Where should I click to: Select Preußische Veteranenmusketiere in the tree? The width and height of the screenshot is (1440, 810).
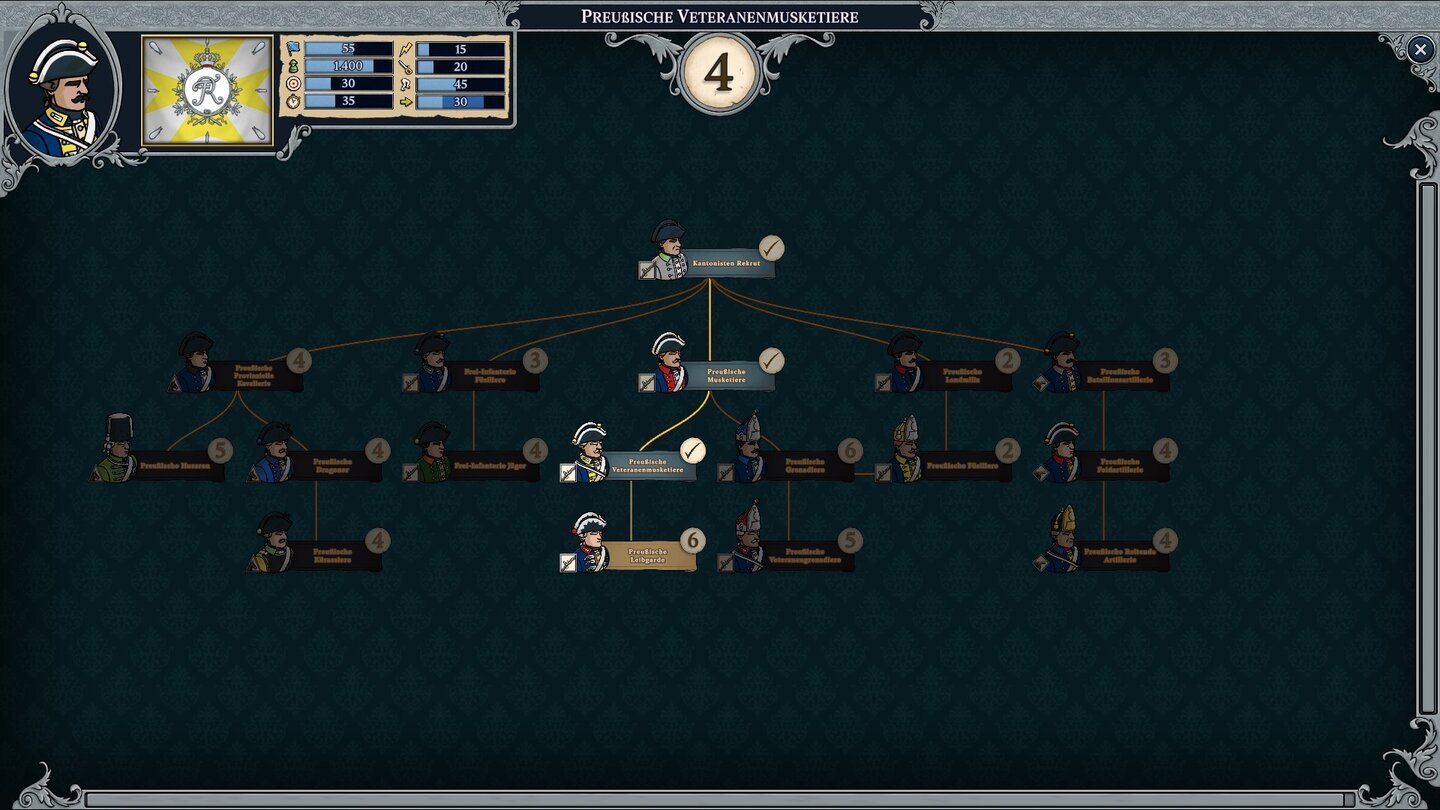click(x=648, y=466)
